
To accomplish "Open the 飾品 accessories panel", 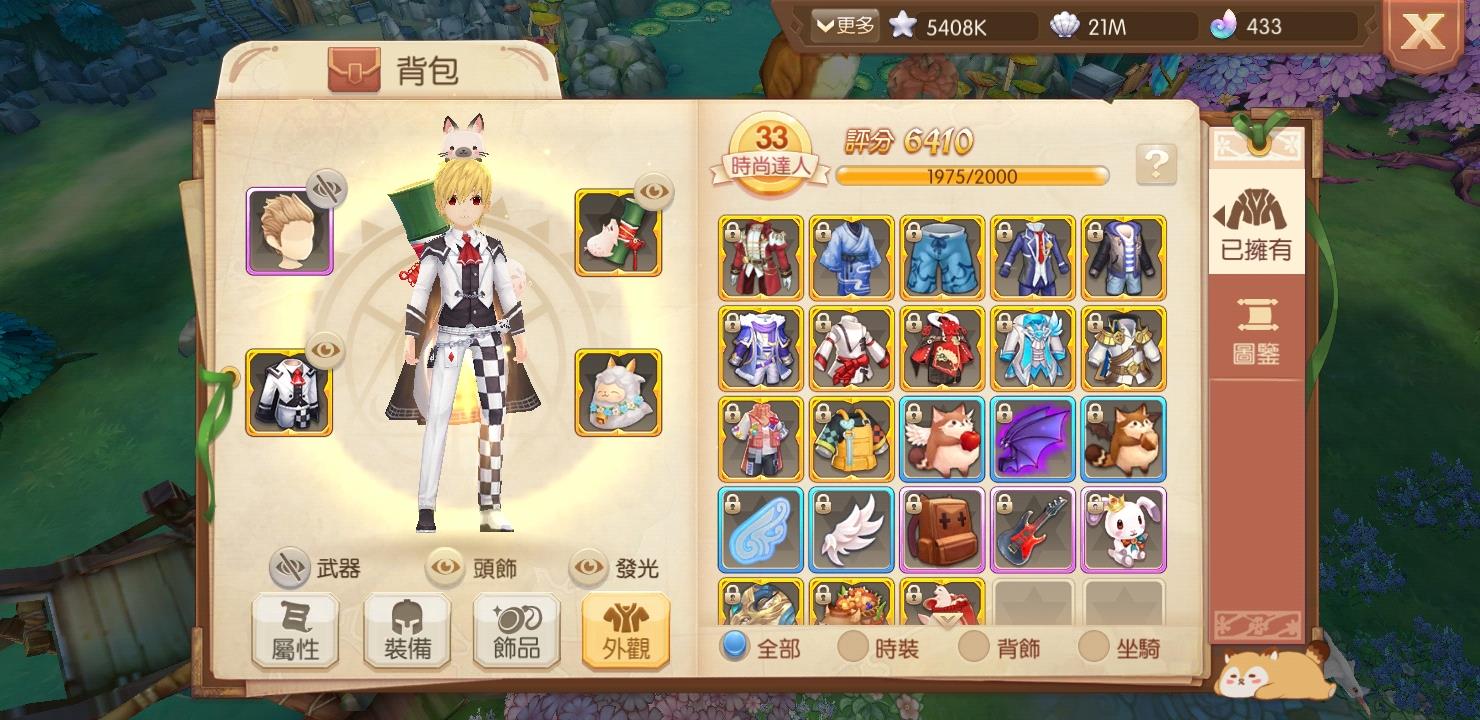I will pyautogui.click(x=515, y=630).
